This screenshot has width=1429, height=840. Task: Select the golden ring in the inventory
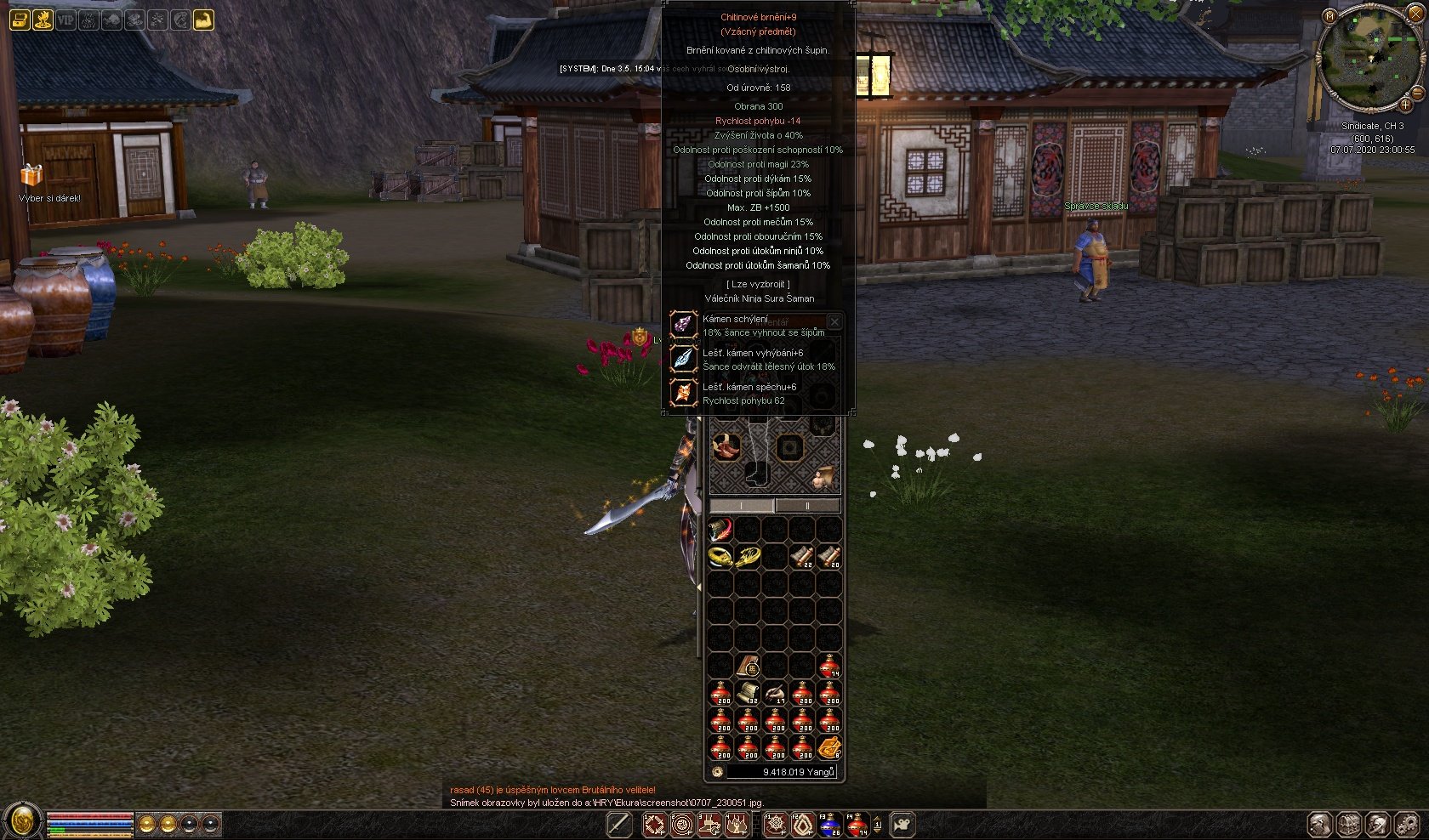coord(720,557)
